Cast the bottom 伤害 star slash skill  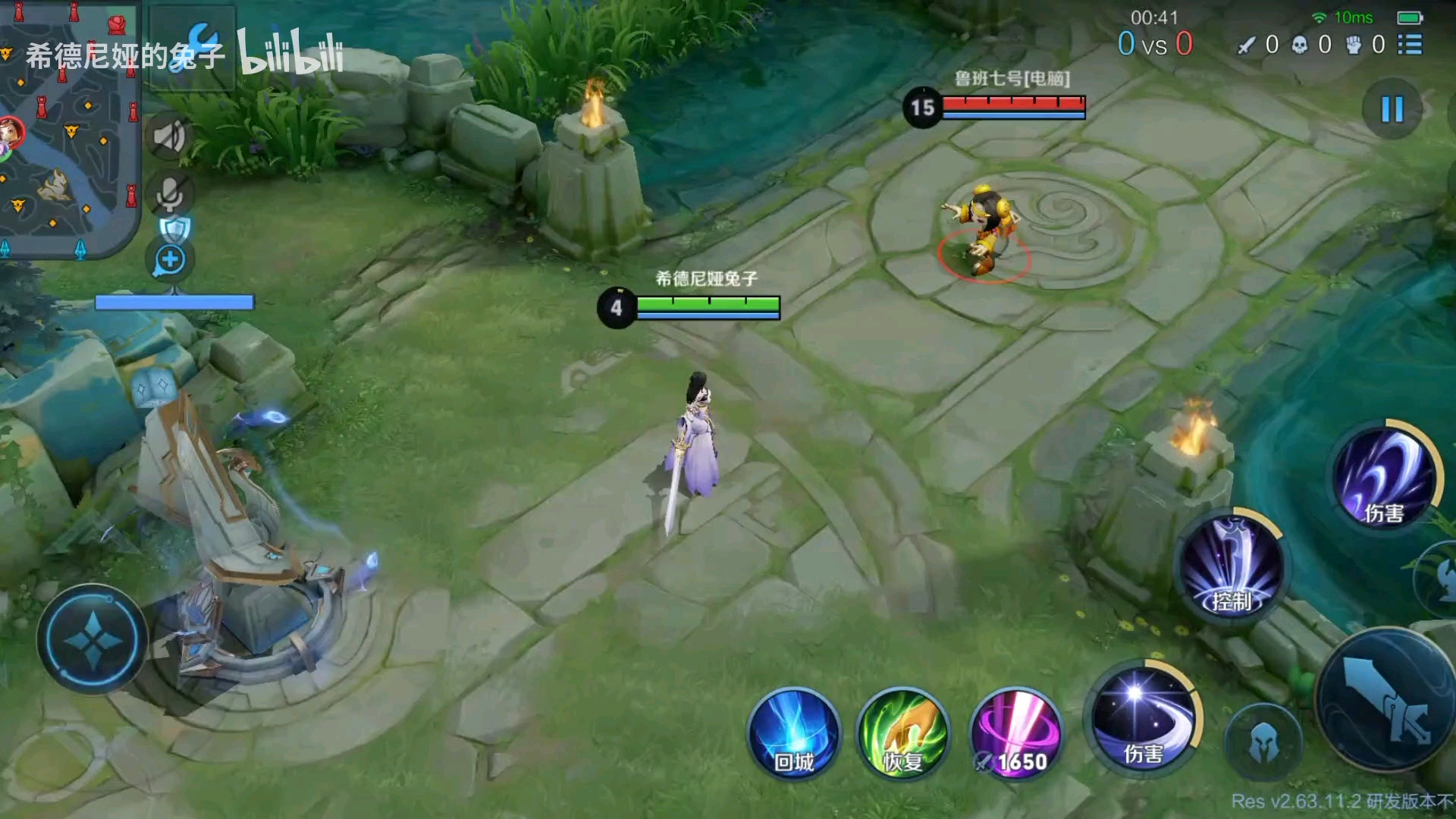pos(1143,718)
